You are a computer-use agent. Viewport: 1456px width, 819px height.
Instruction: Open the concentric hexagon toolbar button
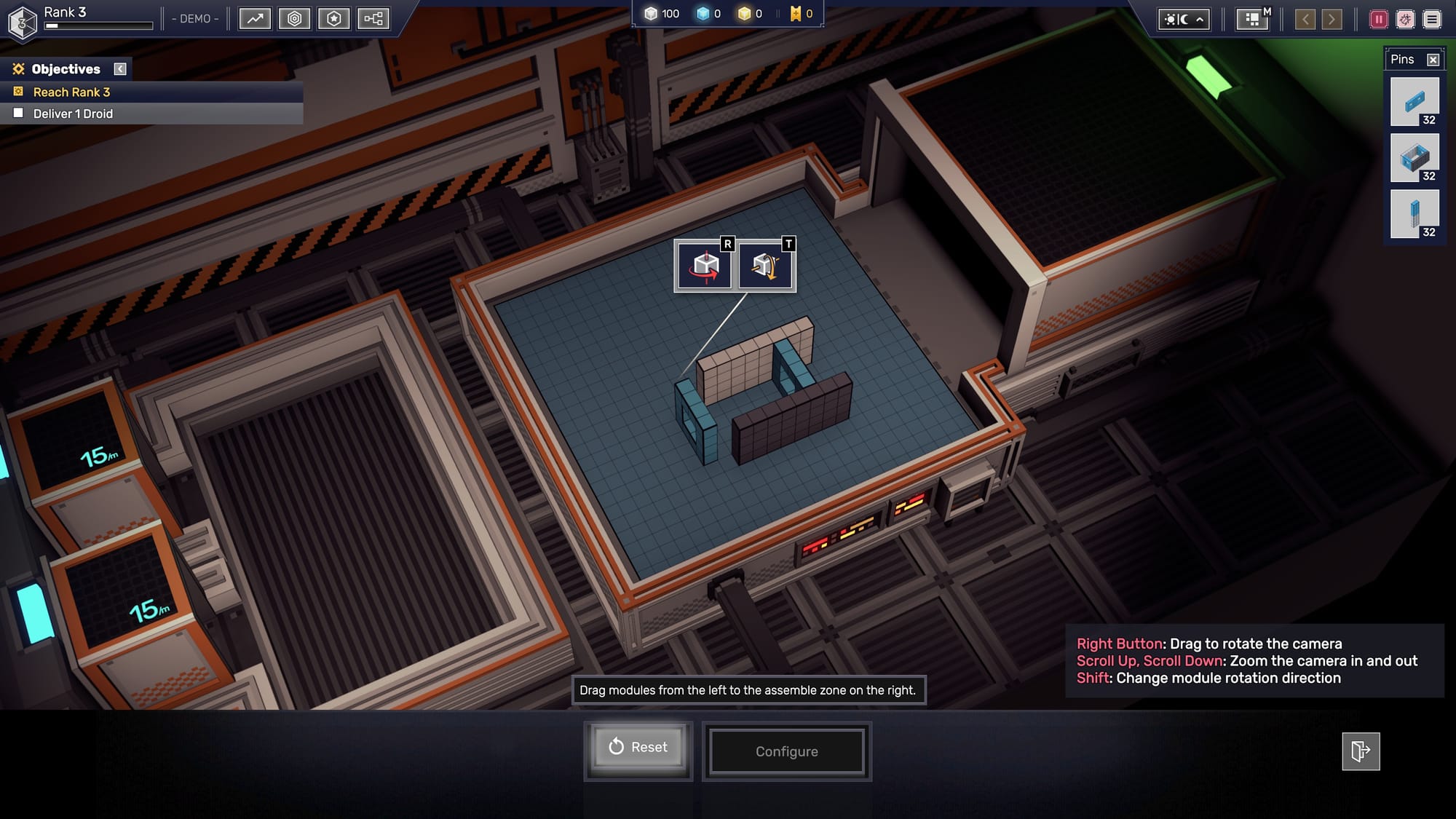click(x=294, y=19)
